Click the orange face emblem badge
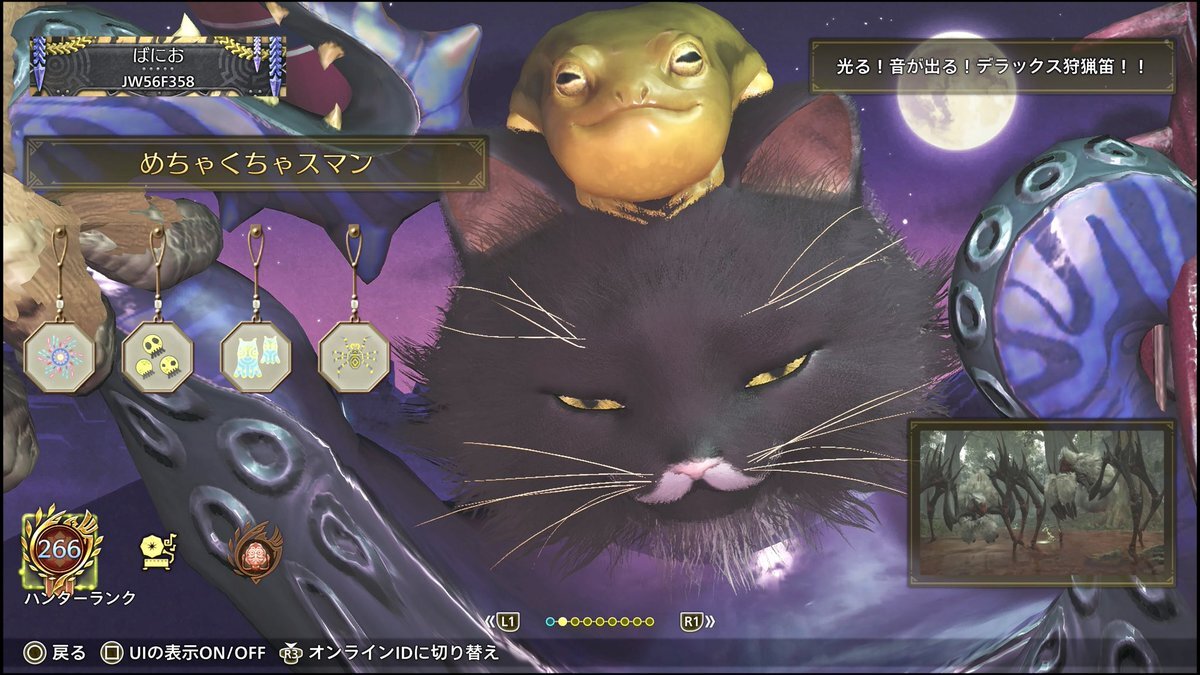This screenshot has width=1200, height=675. click(x=255, y=551)
